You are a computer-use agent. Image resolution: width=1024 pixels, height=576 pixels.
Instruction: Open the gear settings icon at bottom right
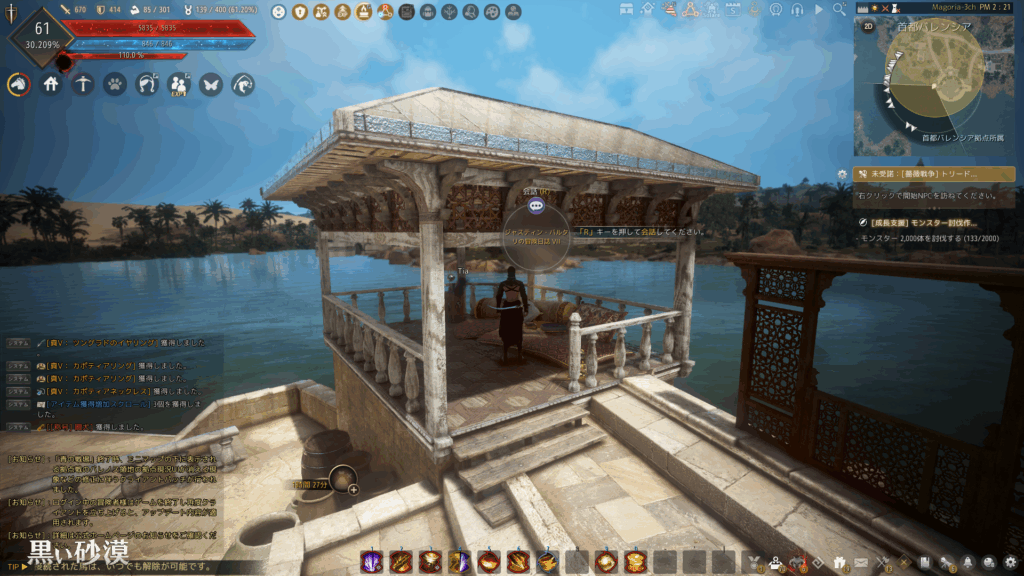click(x=1011, y=562)
